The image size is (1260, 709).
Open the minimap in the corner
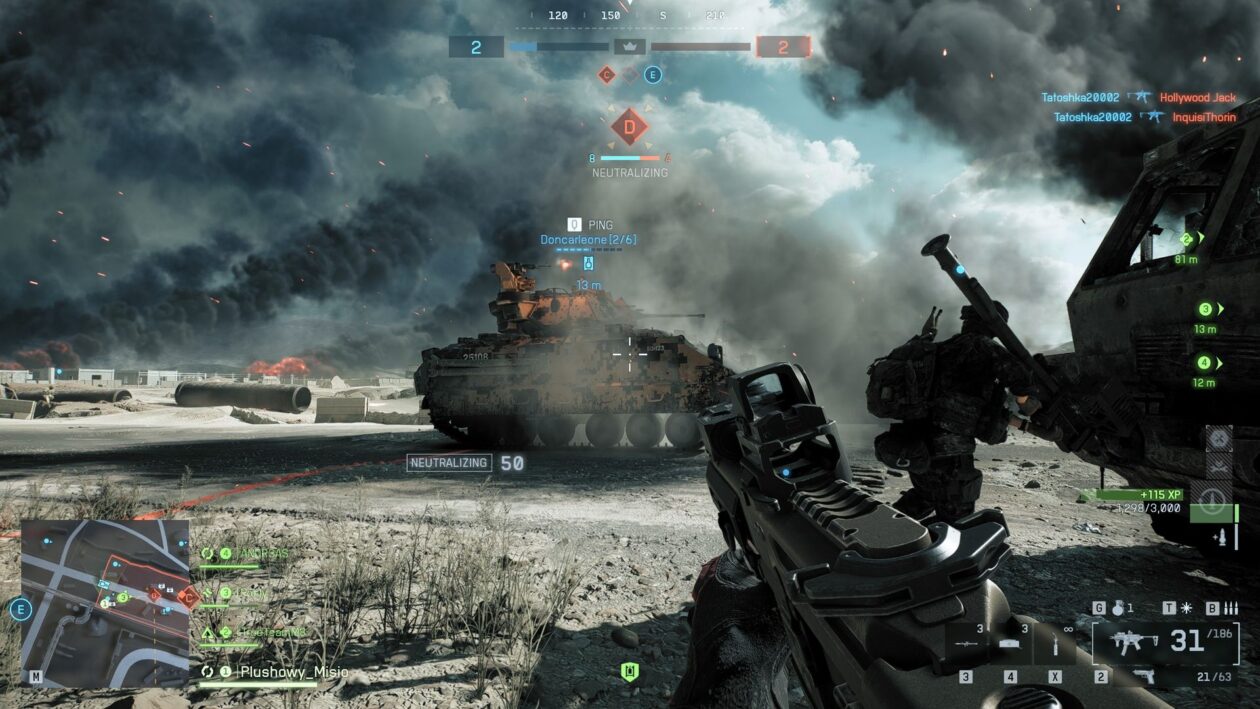[x=105, y=602]
